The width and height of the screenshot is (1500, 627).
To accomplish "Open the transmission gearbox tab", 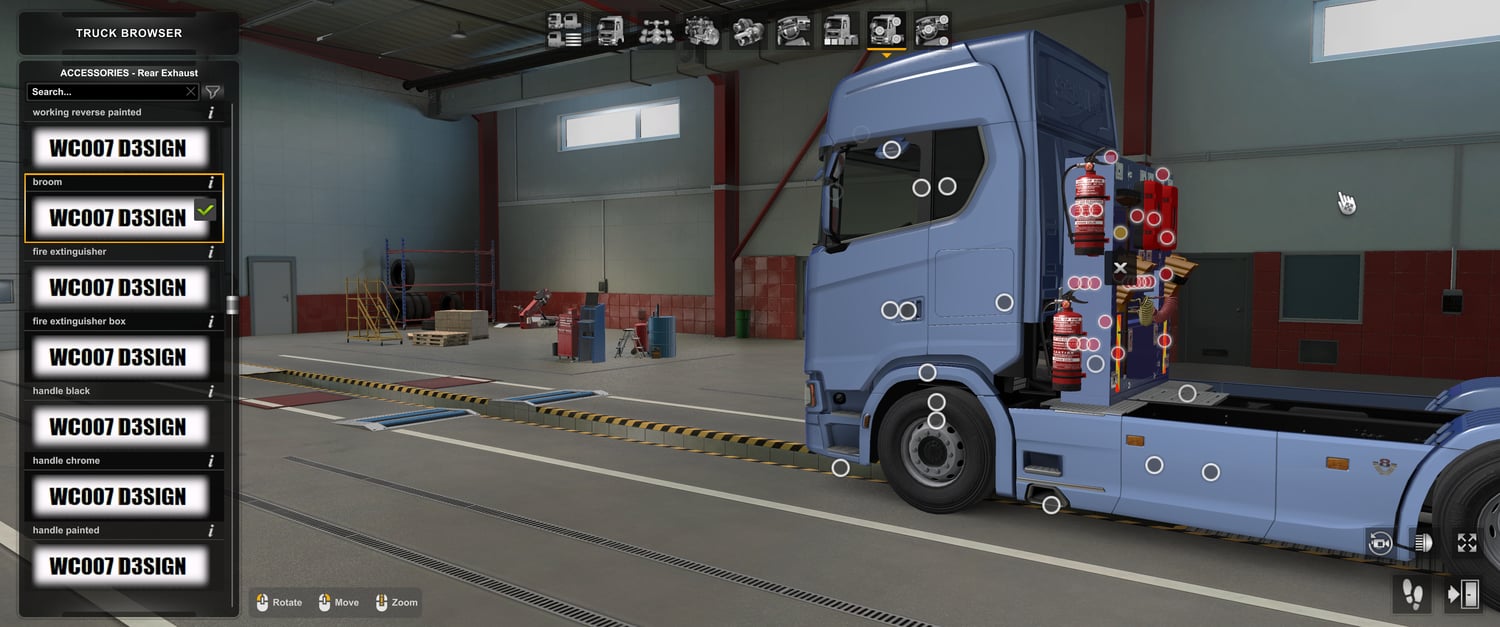I will point(748,31).
